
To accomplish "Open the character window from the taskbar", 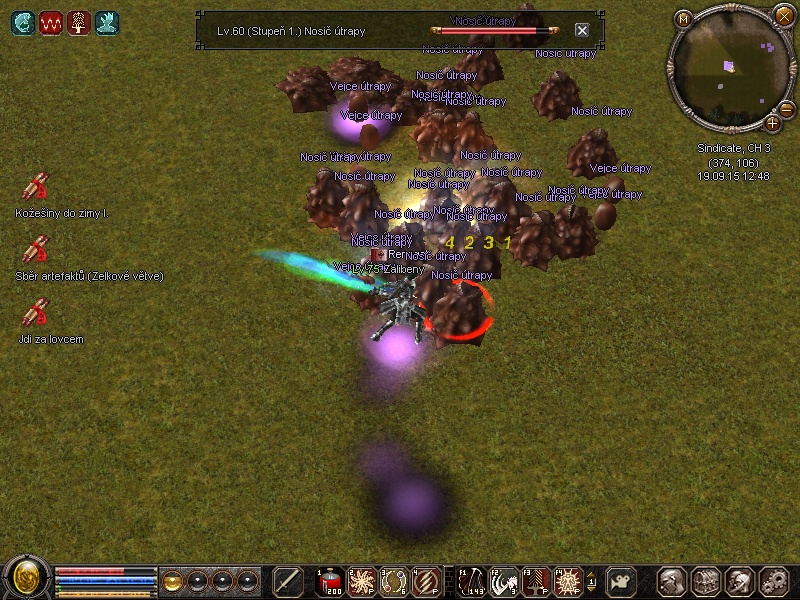I will coord(672,580).
